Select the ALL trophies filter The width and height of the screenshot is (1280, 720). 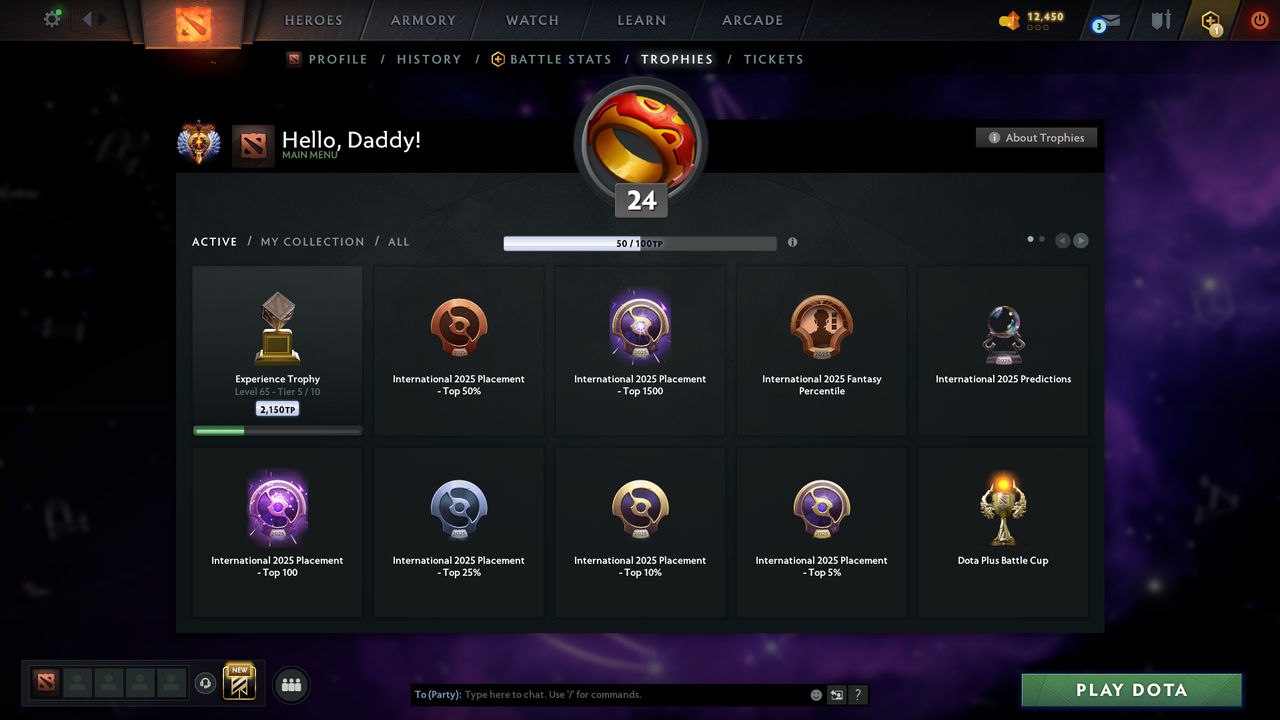click(398, 241)
